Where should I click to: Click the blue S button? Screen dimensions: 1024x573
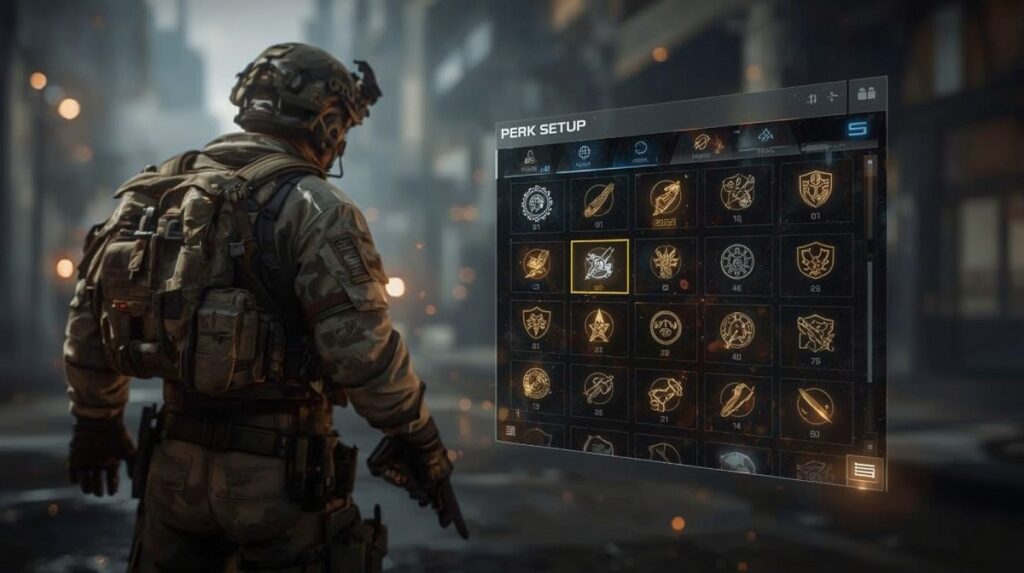click(857, 128)
